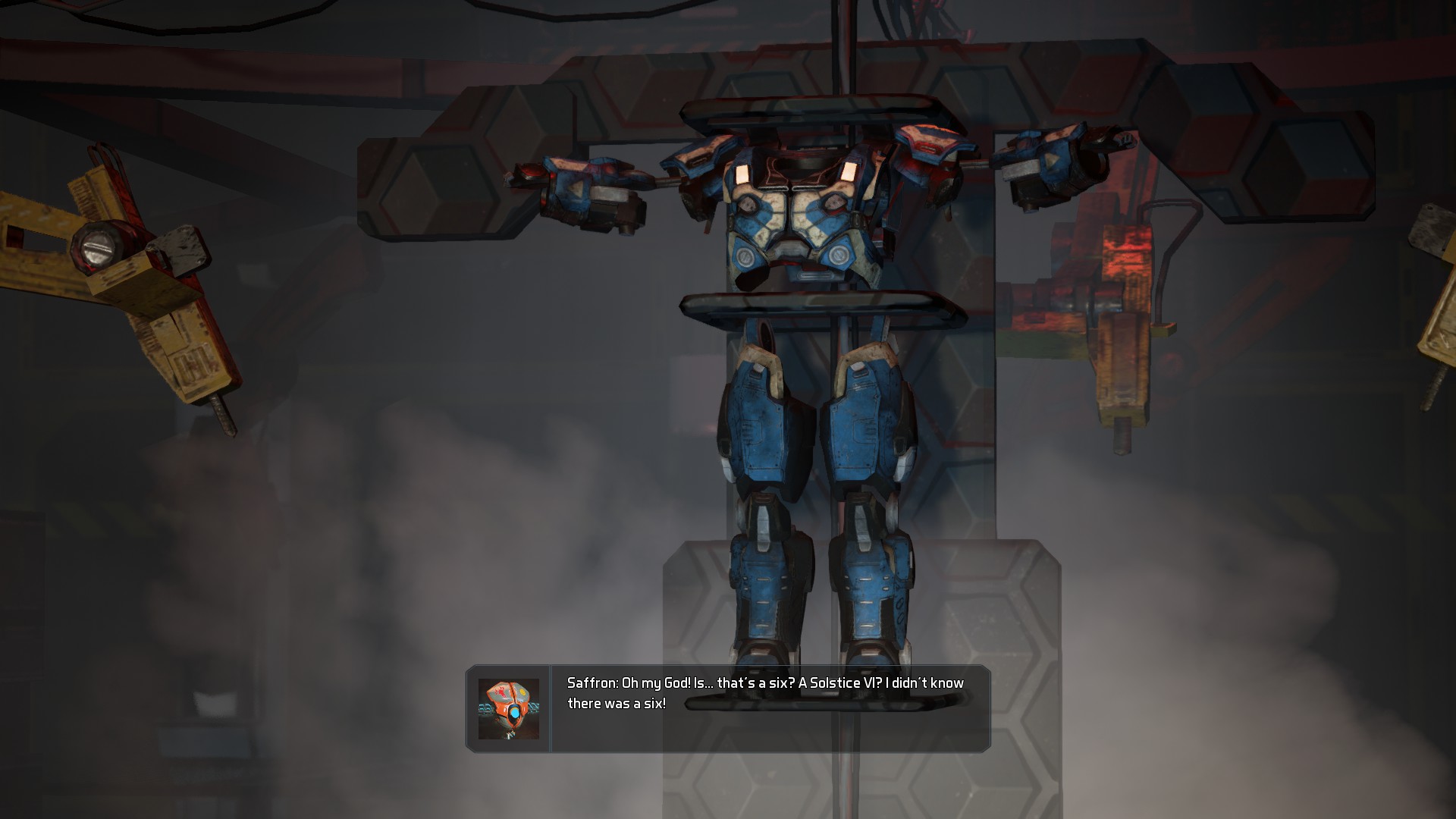Click Saffron's portrait in the dialogue box

coord(508,709)
